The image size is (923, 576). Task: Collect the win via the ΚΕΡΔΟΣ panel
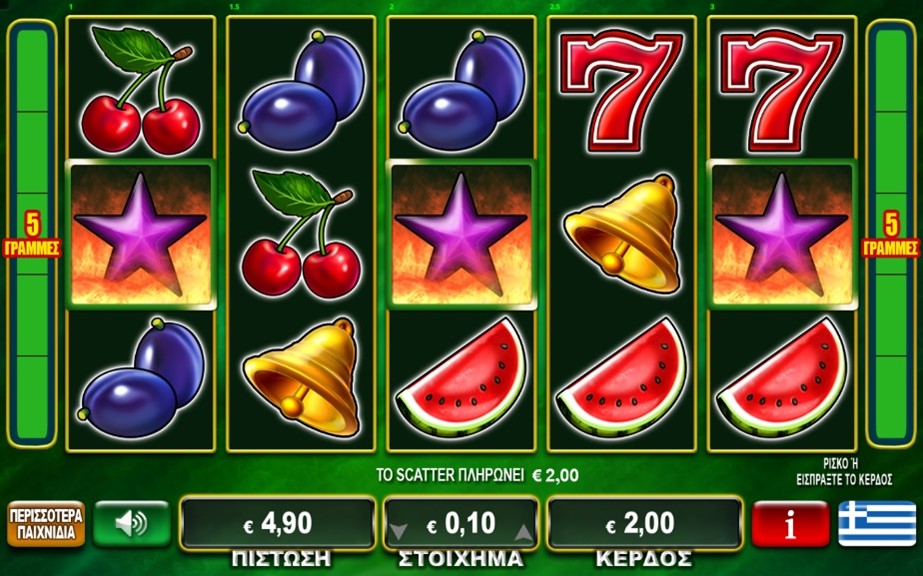pos(644,523)
